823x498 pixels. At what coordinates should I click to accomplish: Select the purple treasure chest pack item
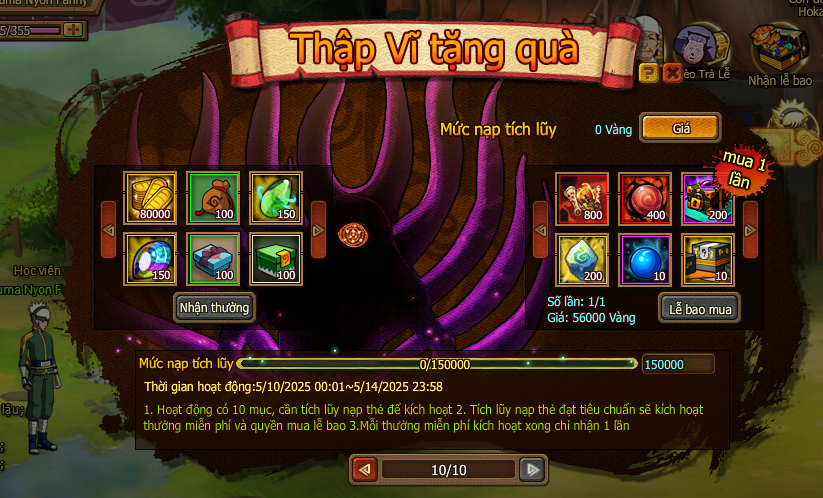(x=707, y=198)
